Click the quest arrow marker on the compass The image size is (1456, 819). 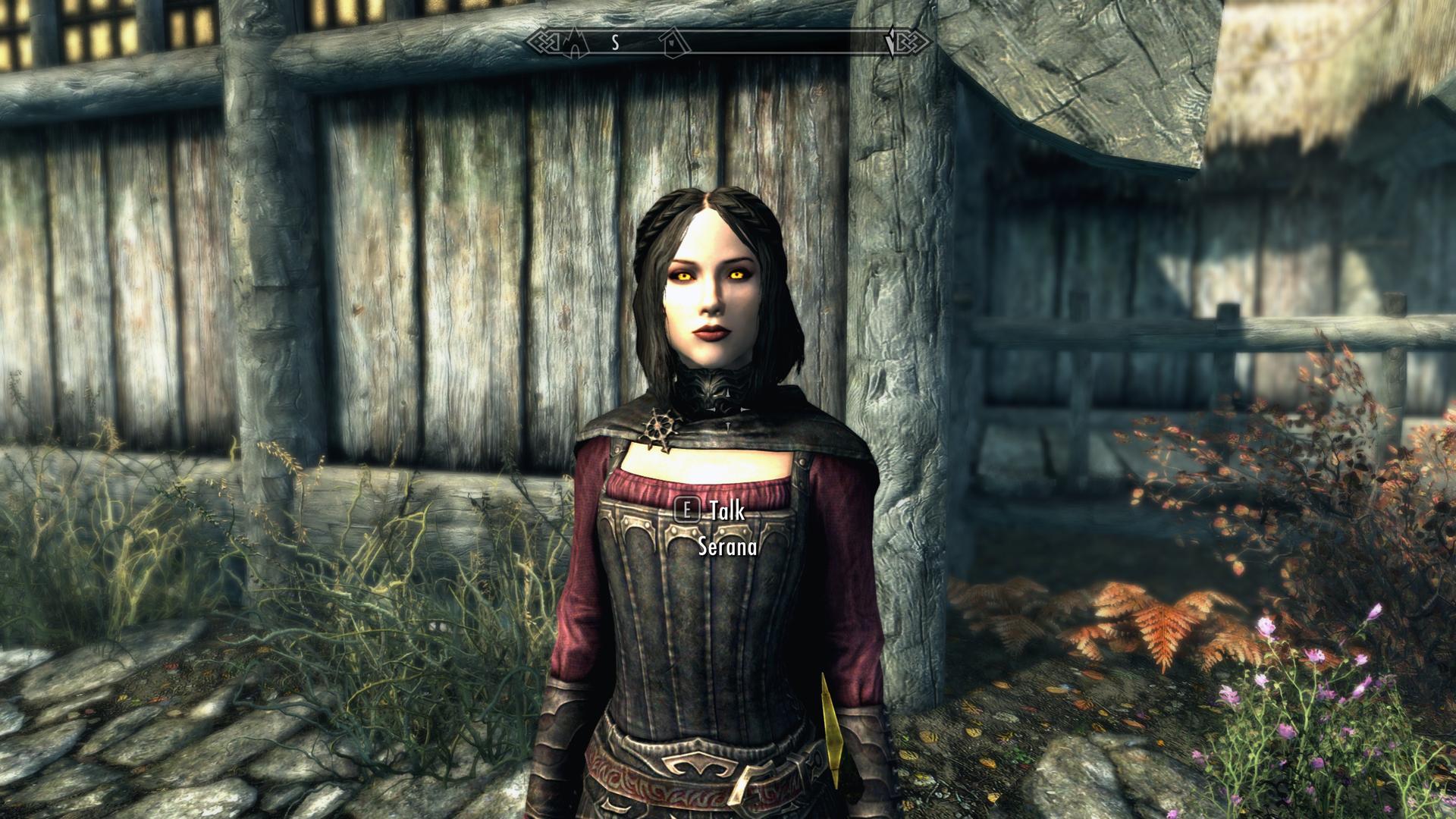pyautogui.click(x=890, y=44)
